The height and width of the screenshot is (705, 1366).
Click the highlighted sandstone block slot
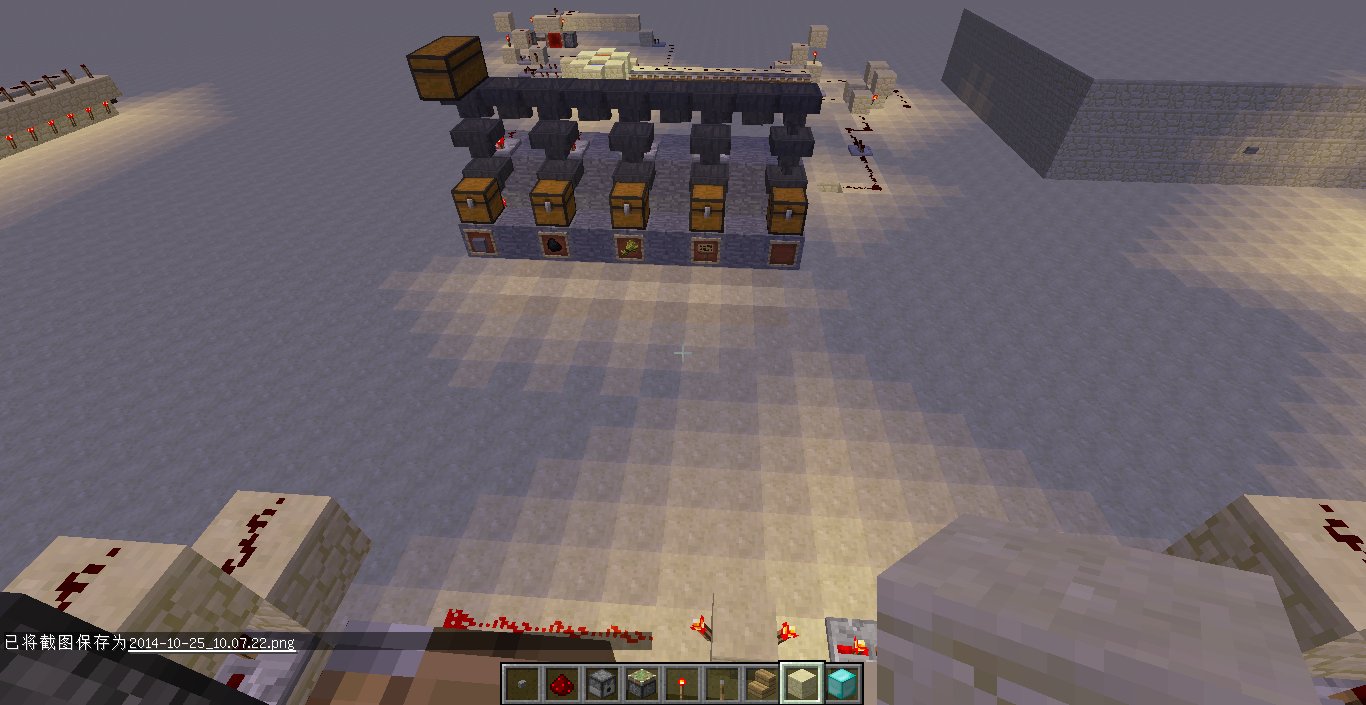(801, 684)
